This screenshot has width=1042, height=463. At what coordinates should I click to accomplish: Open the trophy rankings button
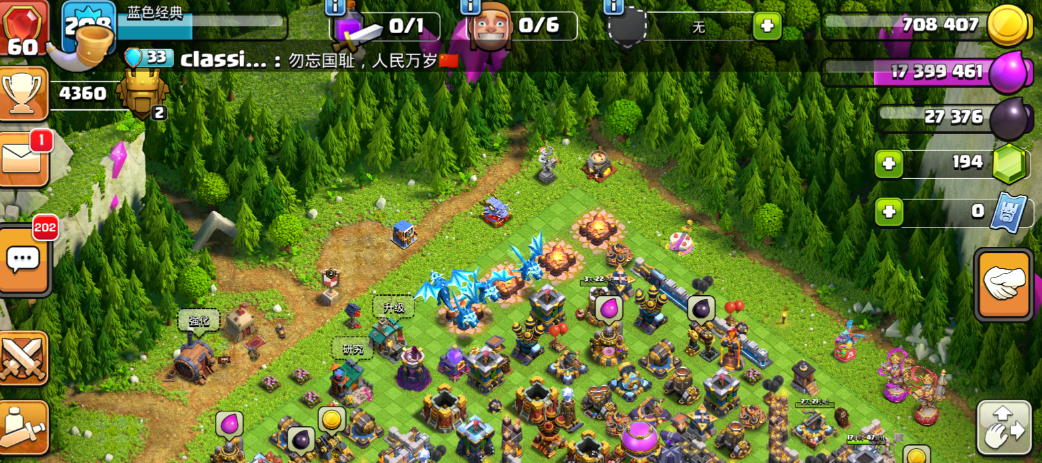pos(22,94)
